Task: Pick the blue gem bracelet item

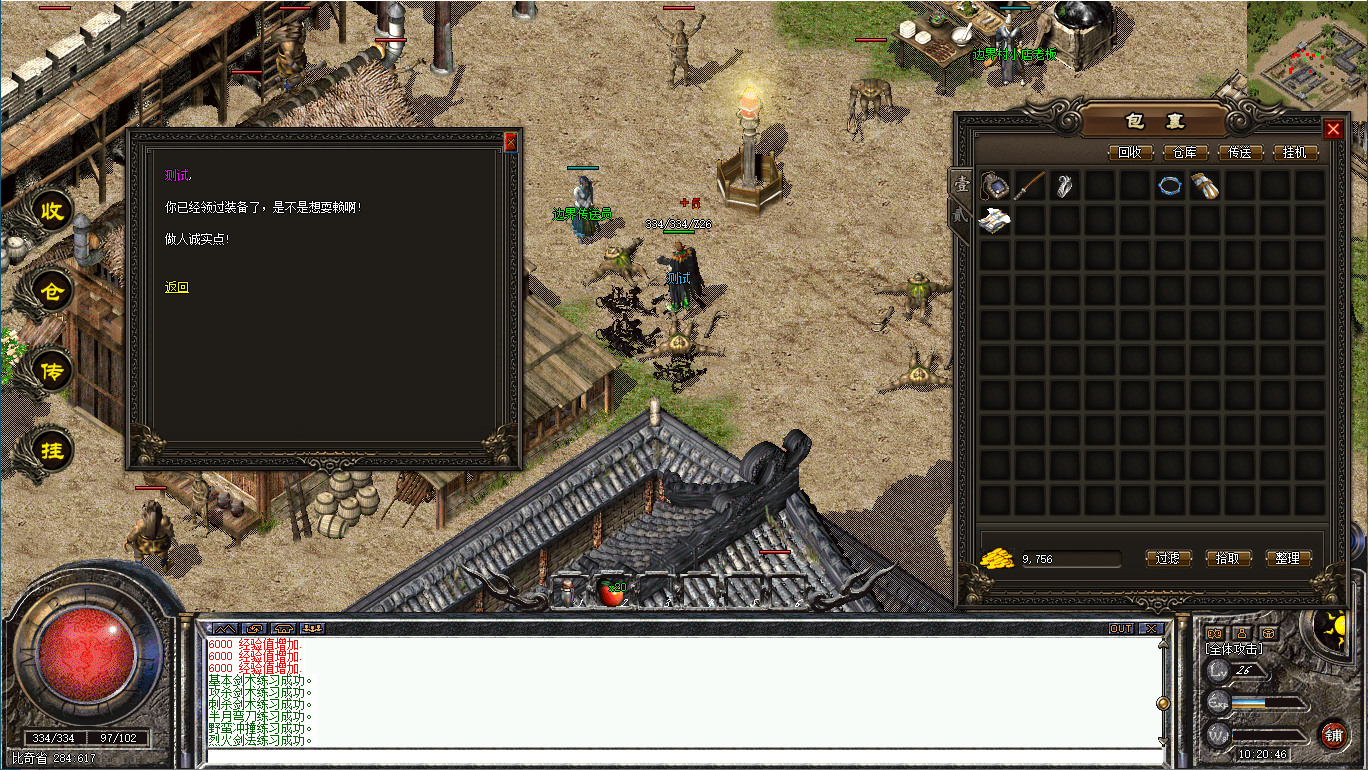Action: [x=1170, y=186]
